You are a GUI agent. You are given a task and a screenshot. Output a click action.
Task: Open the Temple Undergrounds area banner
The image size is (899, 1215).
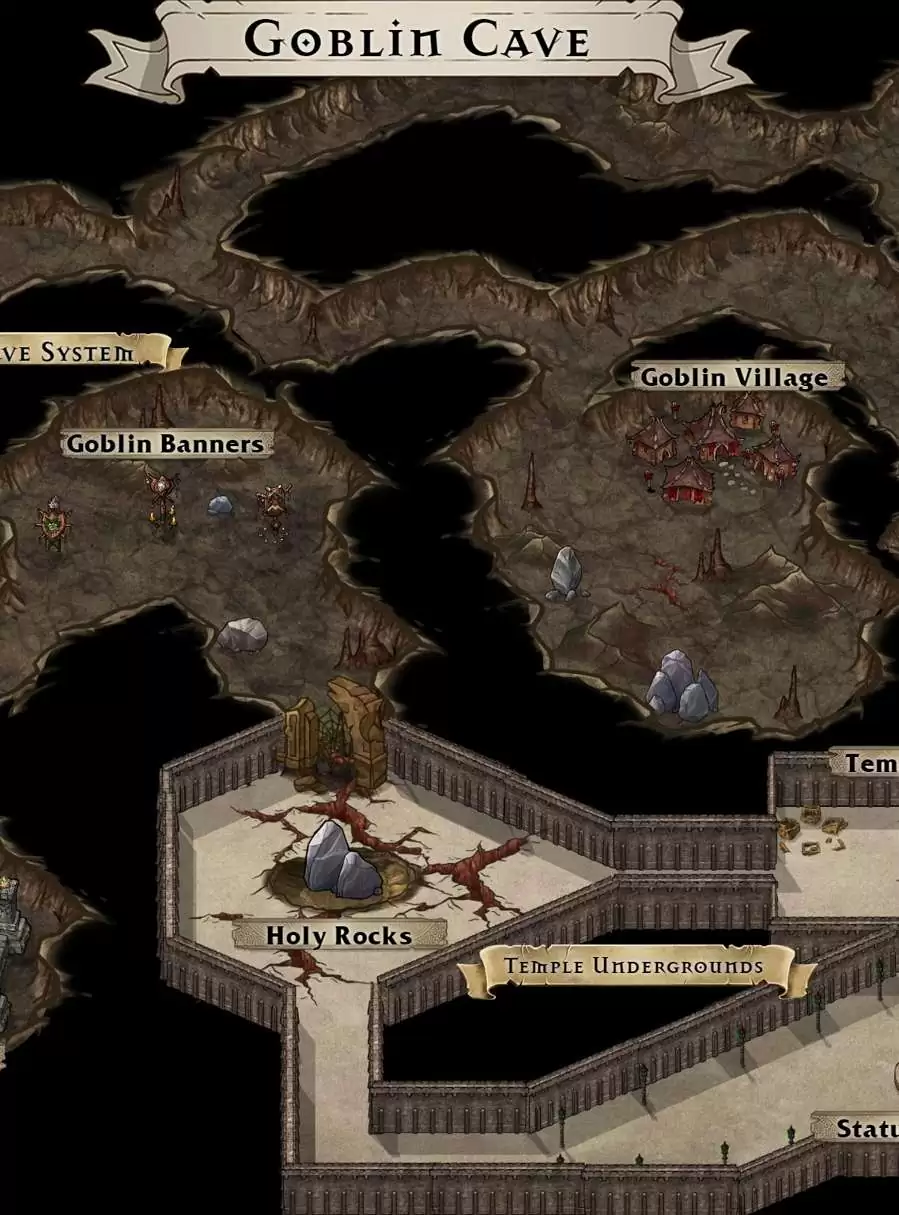634,966
